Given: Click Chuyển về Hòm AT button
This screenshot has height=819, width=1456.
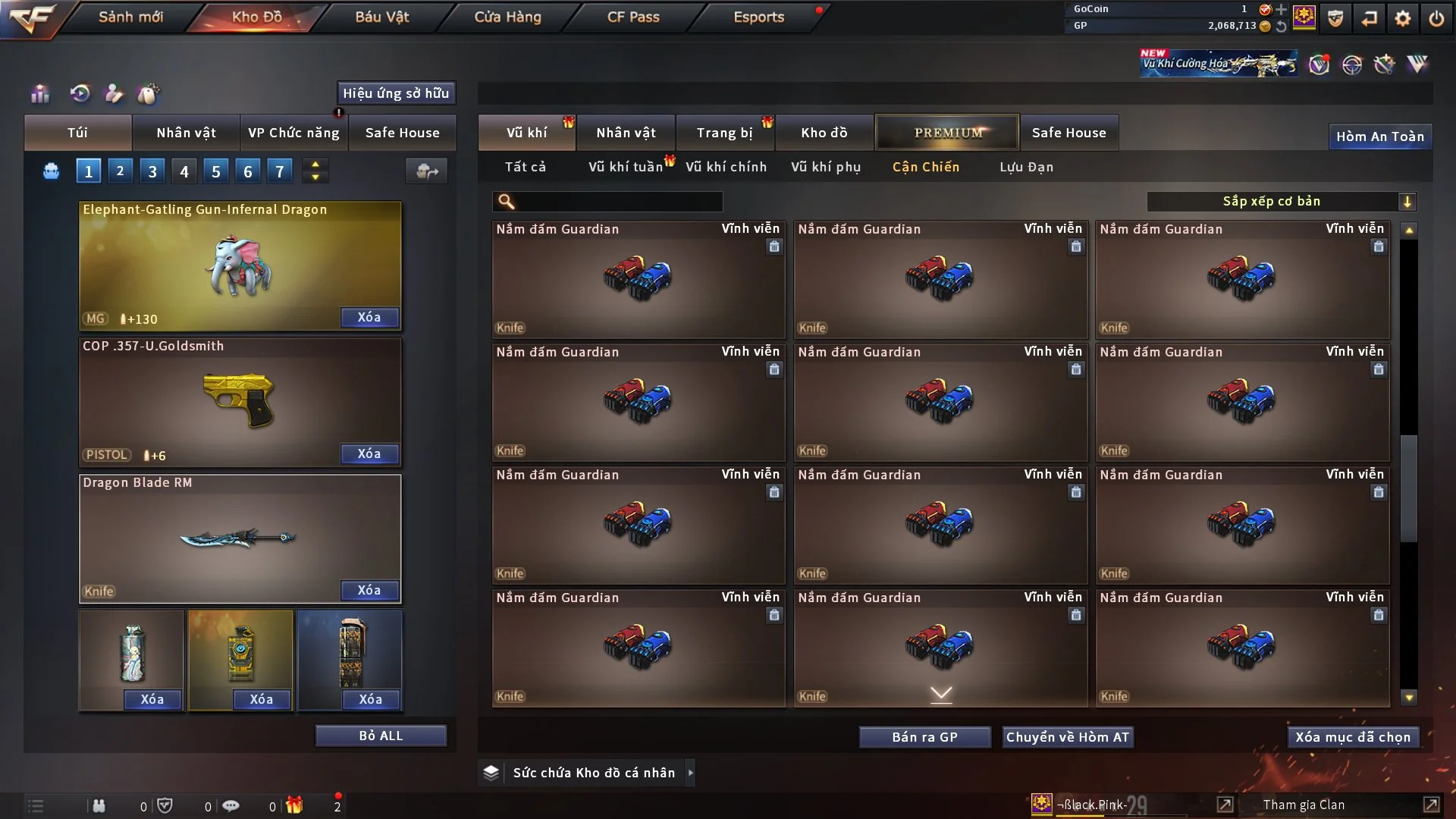Looking at the screenshot, I should tap(1067, 737).
